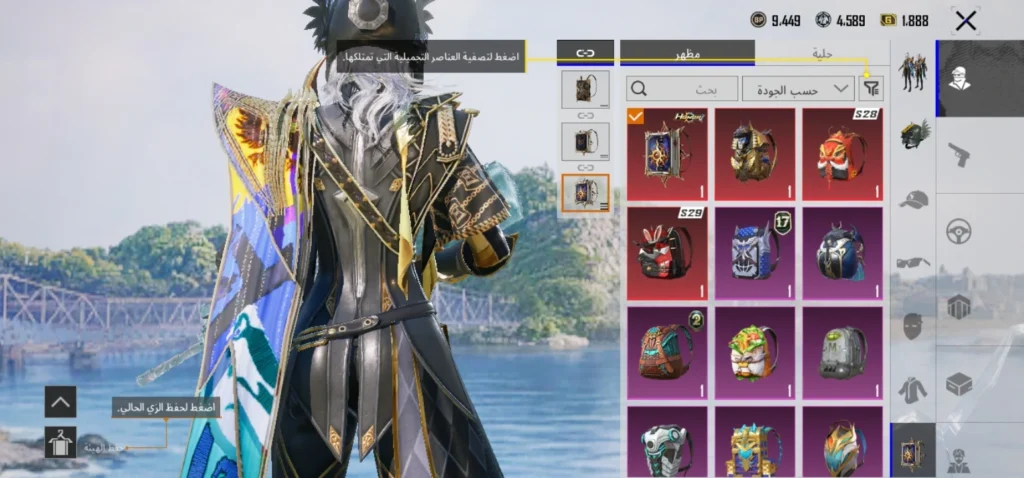
Task: Pick the blue backpack with 17 badge
Action: tap(754, 253)
